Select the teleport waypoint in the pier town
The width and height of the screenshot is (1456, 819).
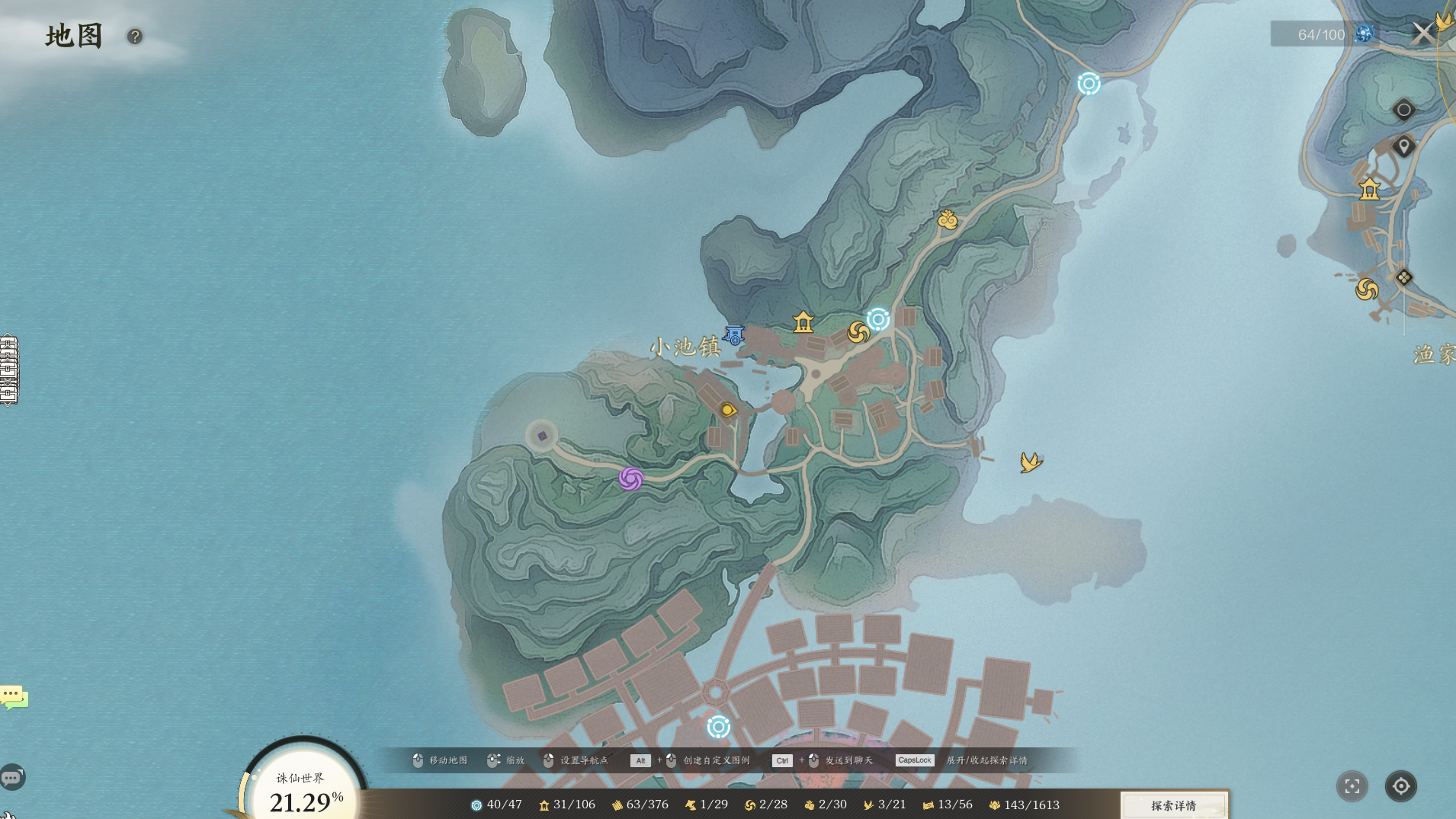tap(718, 727)
